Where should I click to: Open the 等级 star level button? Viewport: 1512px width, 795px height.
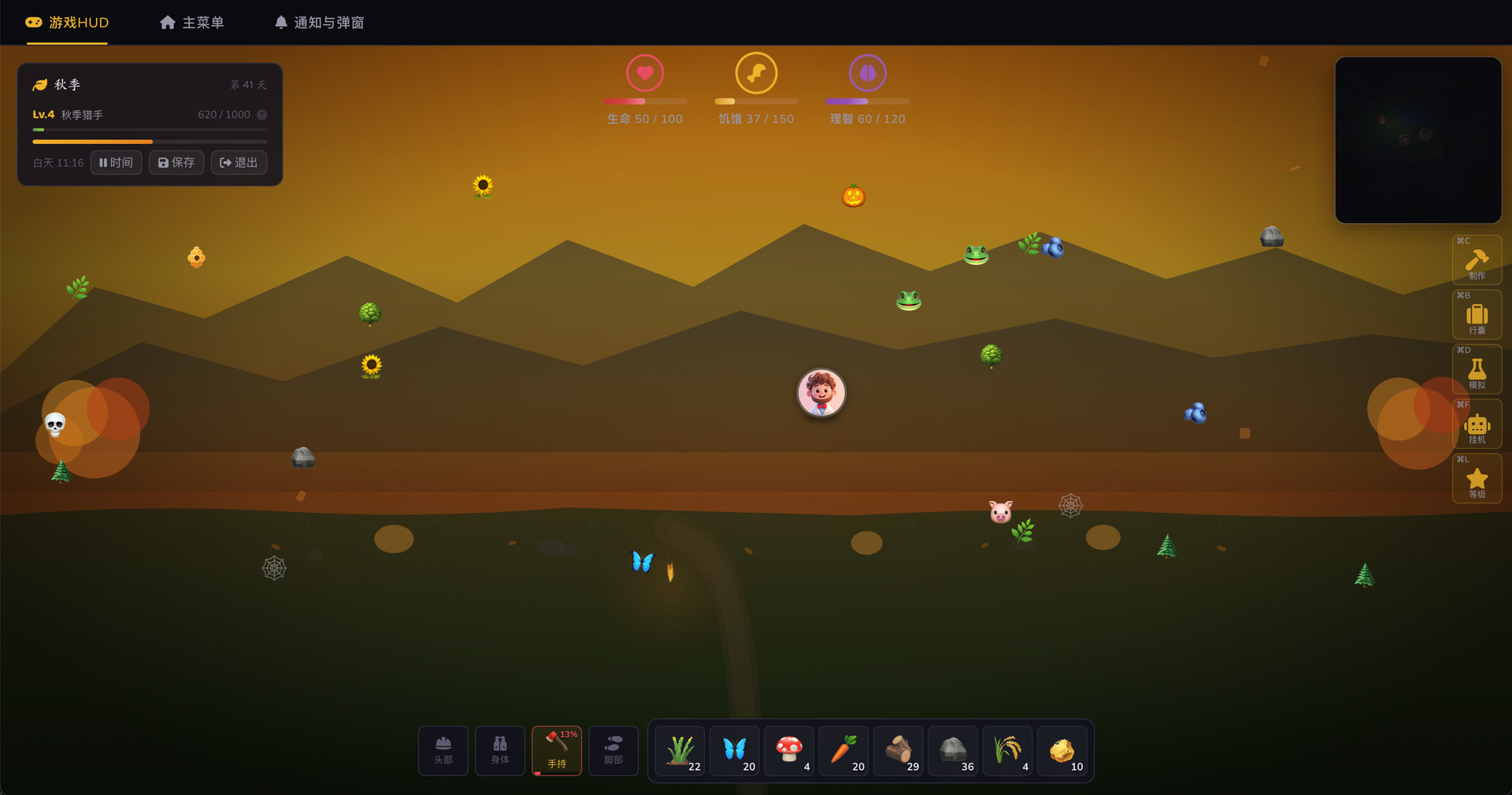pos(1477,479)
